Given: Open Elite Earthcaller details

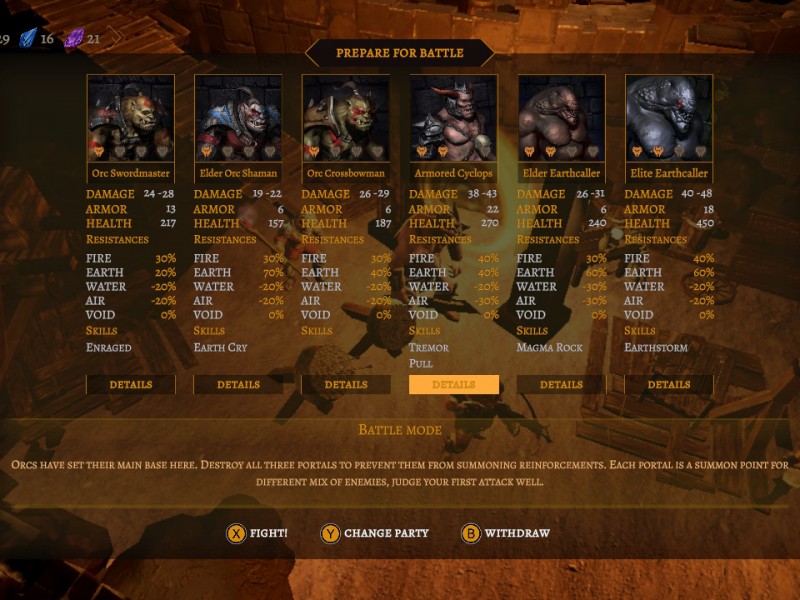Looking at the screenshot, I should tap(669, 385).
